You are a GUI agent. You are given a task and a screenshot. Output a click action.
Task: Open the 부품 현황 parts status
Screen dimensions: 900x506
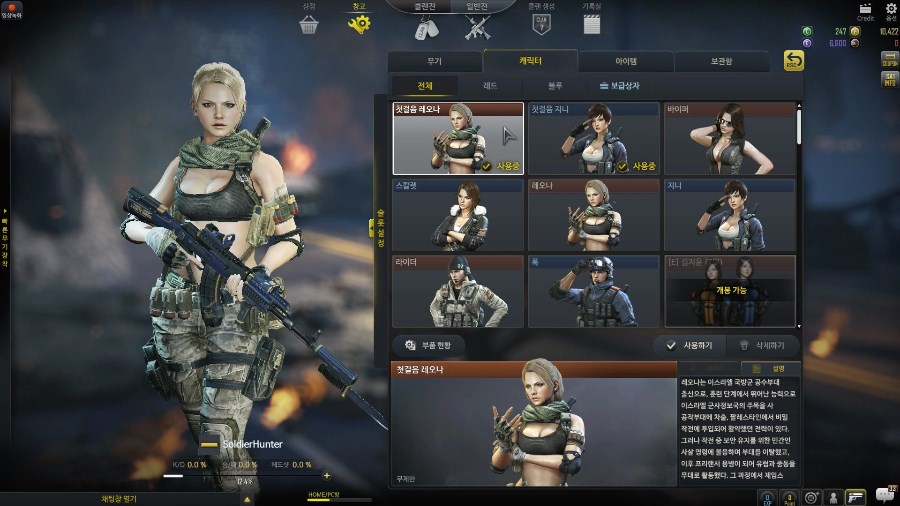435,345
